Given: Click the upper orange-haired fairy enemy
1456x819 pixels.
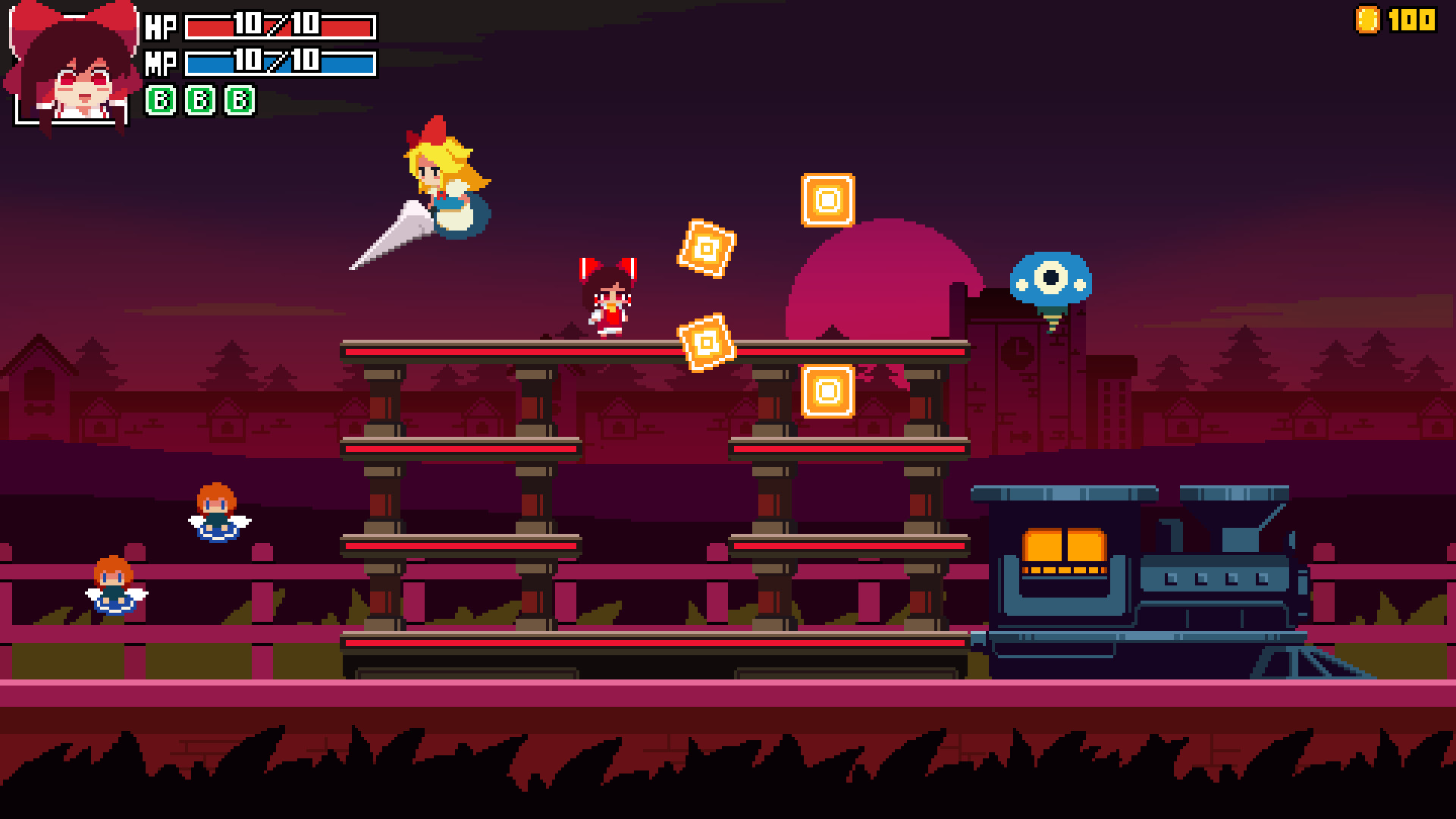Looking at the screenshot, I should point(215,512).
